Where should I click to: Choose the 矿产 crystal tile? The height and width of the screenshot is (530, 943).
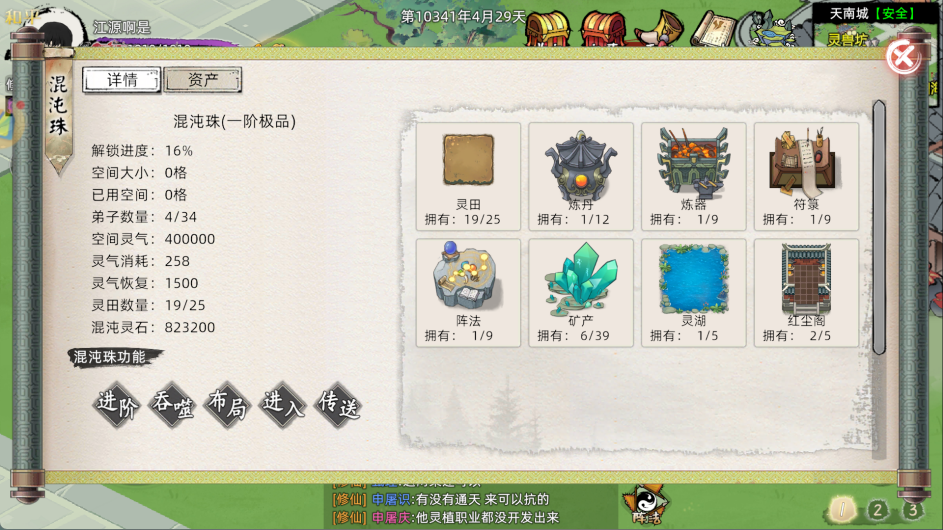pyautogui.click(x=581, y=291)
